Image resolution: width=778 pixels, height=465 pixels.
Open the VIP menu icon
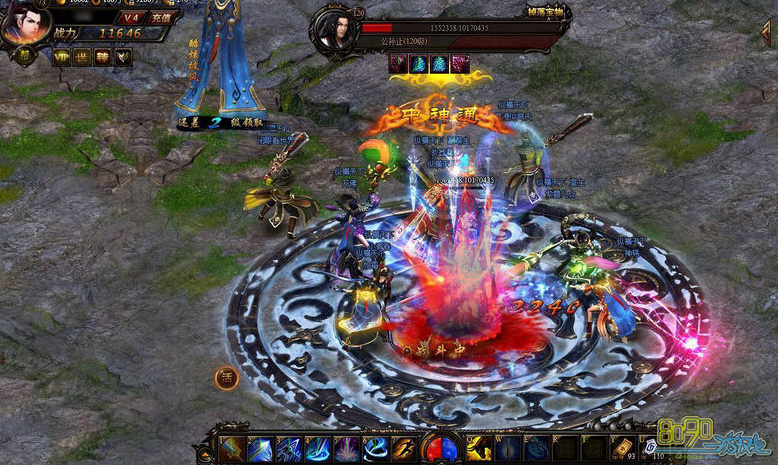61,57
